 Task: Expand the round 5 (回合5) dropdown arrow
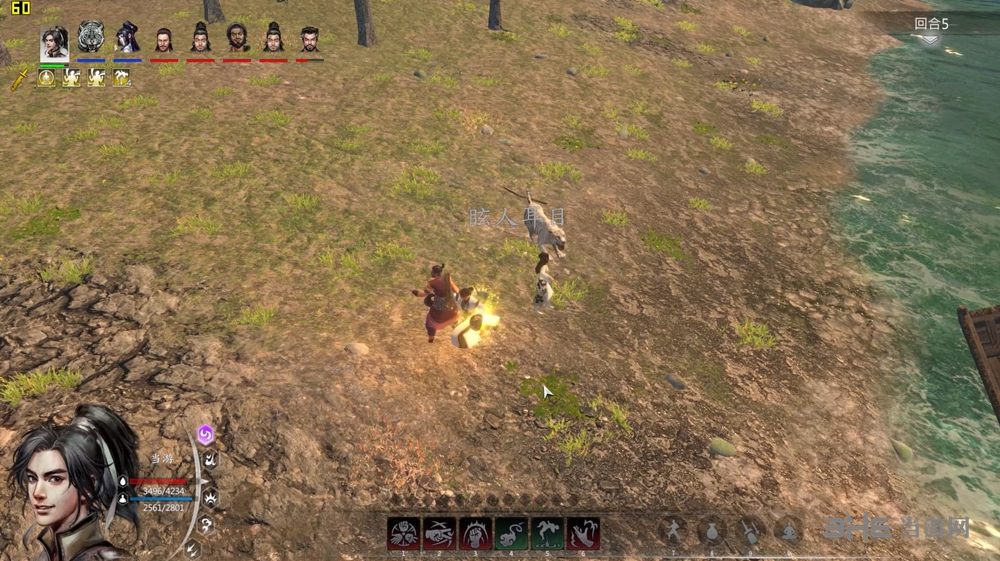pos(930,39)
